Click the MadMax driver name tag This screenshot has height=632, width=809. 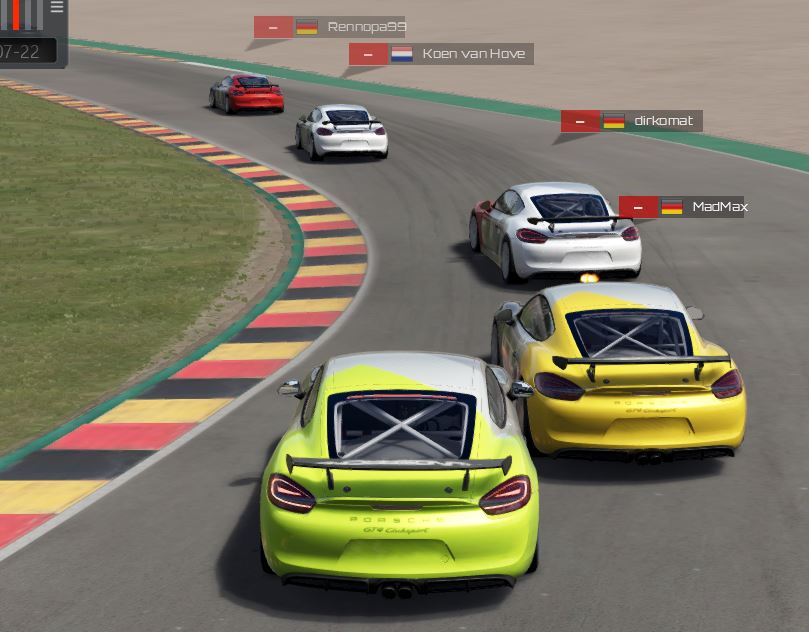tap(719, 207)
